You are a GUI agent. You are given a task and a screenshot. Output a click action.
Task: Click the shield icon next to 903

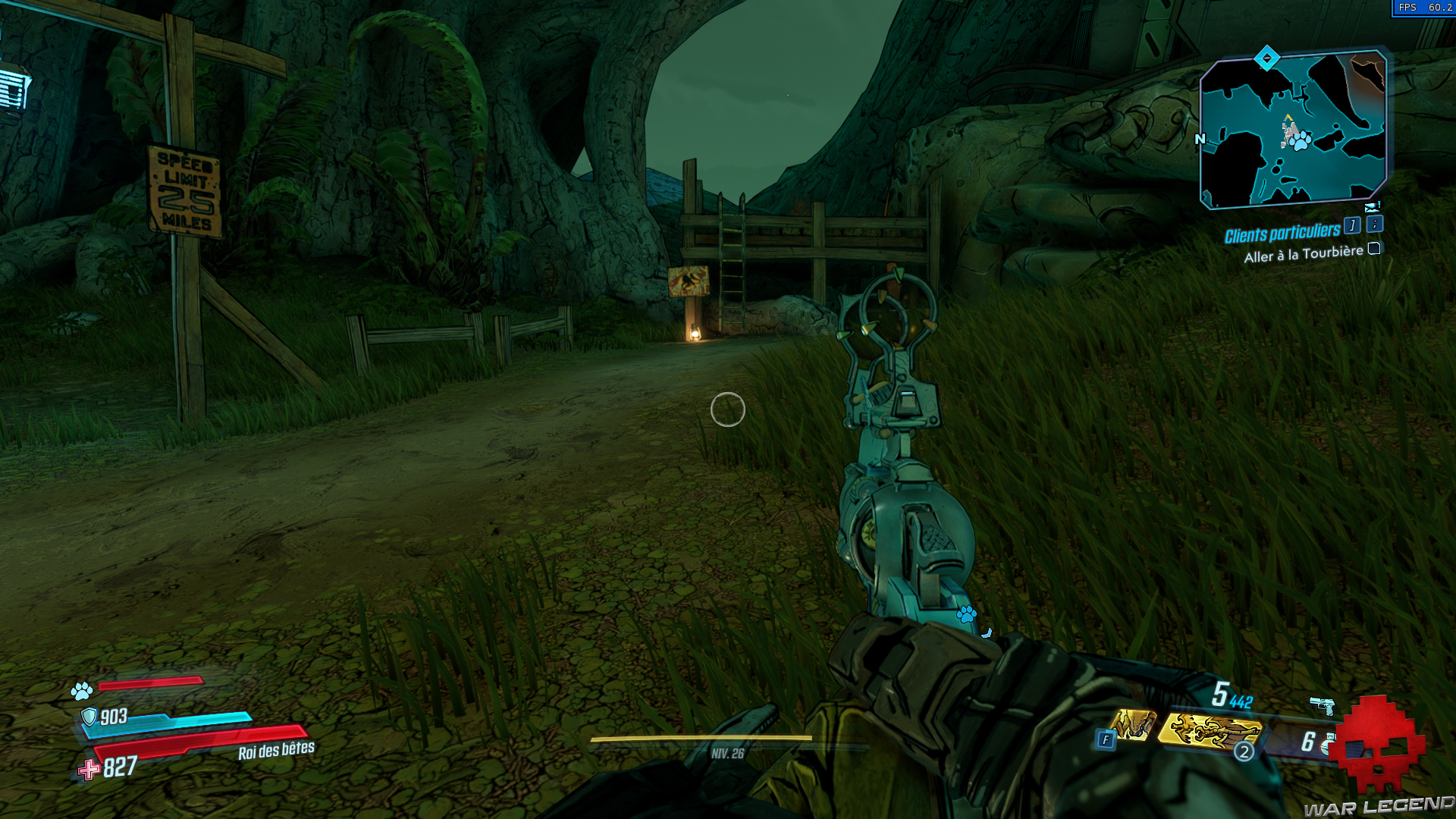point(89,716)
